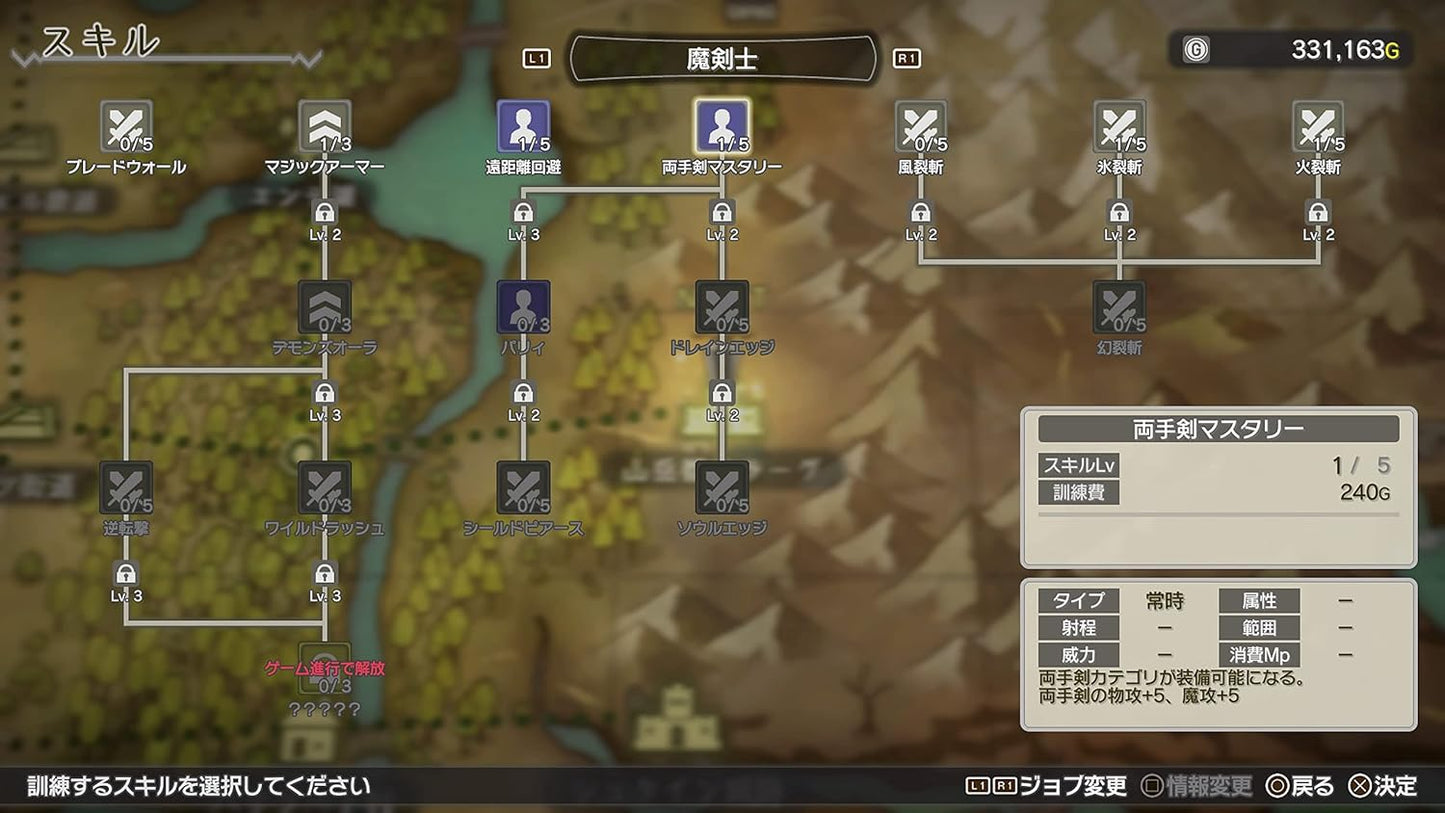Click 戻る to go back
1445x813 pixels.
(x=1310, y=786)
